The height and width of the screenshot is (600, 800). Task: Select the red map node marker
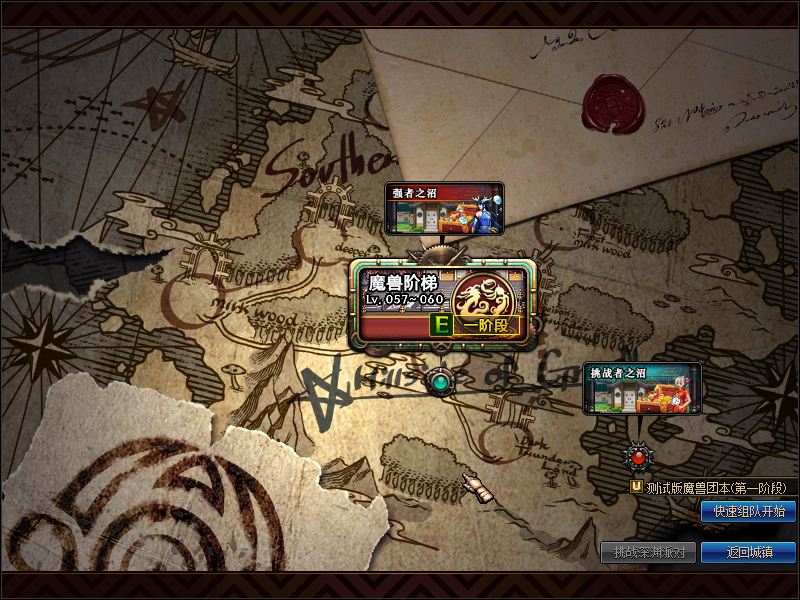(x=638, y=457)
